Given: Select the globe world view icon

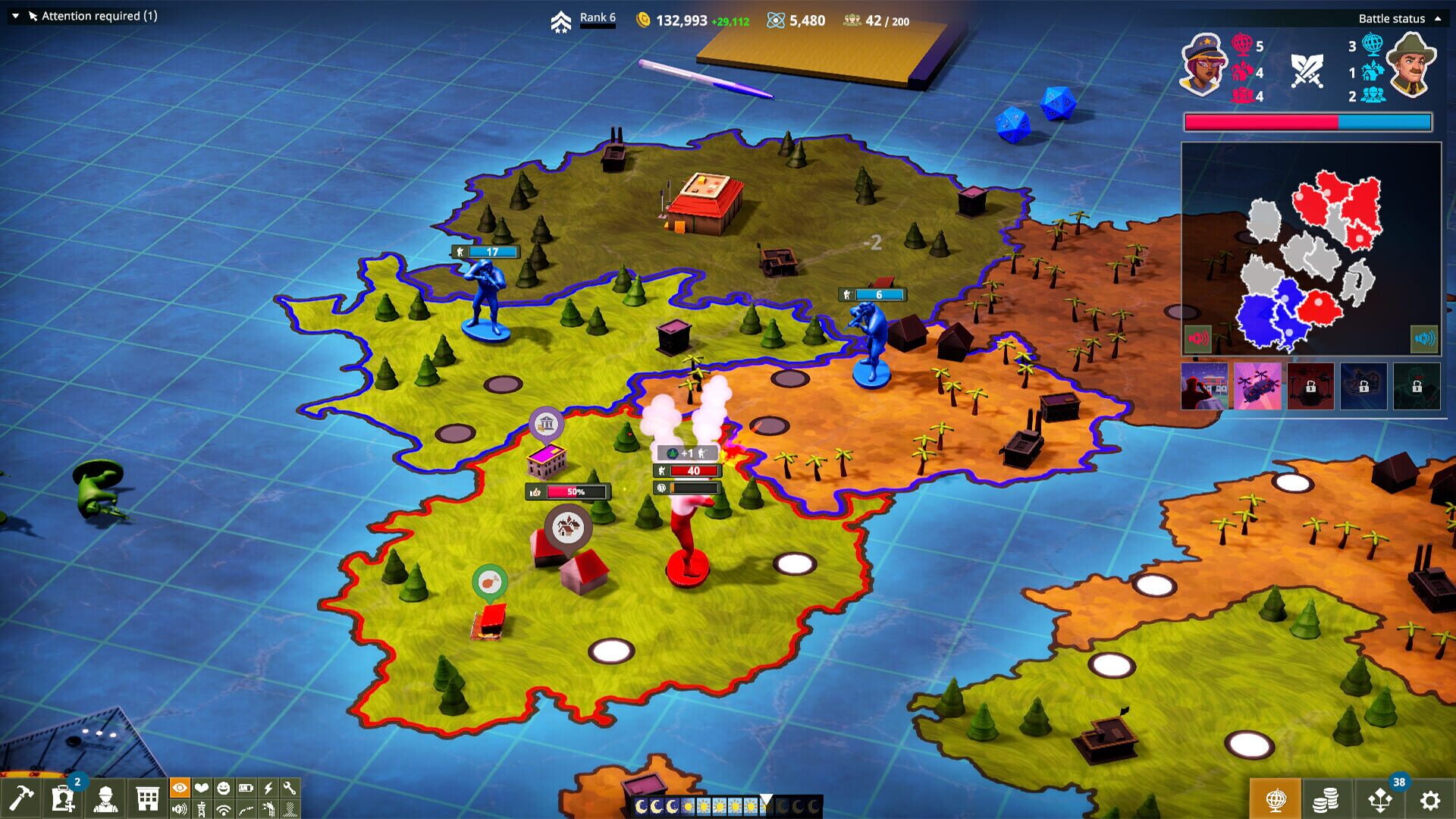Looking at the screenshot, I should pyautogui.click(x=1276, y=799).
